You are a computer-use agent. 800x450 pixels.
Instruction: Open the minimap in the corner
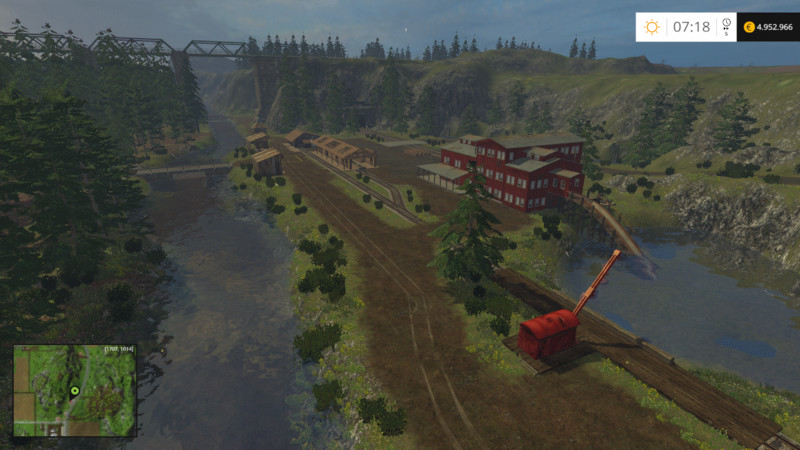[x=74, y=391]
